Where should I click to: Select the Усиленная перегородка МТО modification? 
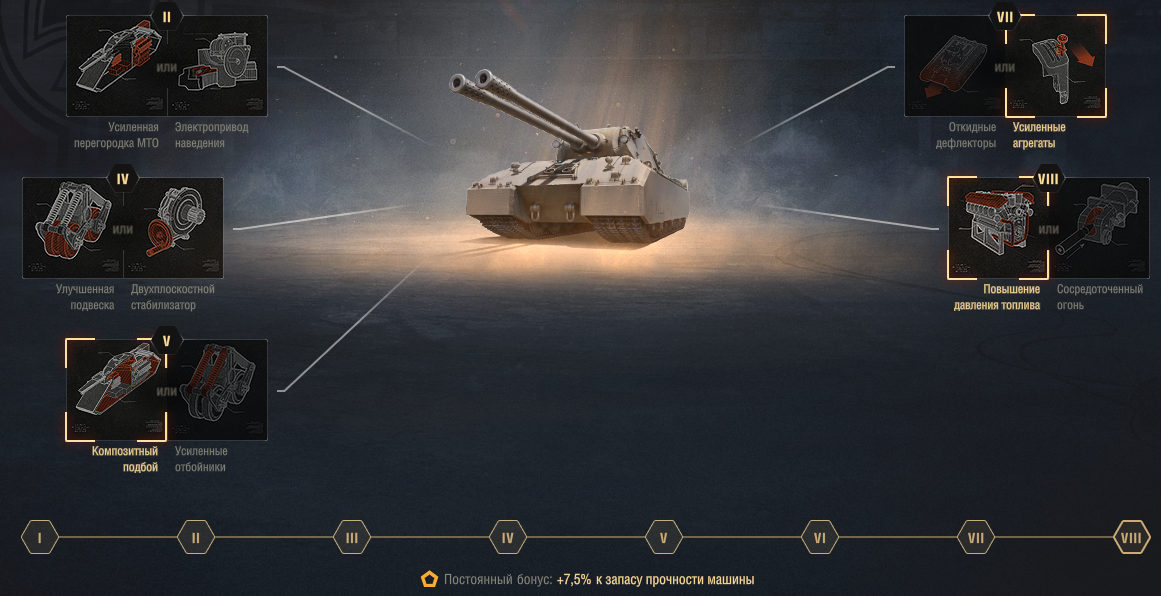tap(116, 66)
